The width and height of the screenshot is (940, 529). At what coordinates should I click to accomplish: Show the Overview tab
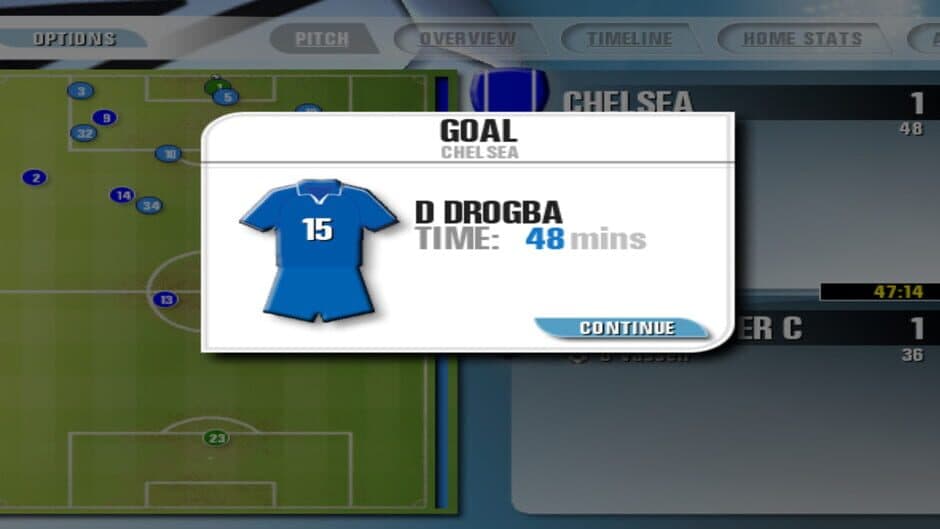coord(467,39)
